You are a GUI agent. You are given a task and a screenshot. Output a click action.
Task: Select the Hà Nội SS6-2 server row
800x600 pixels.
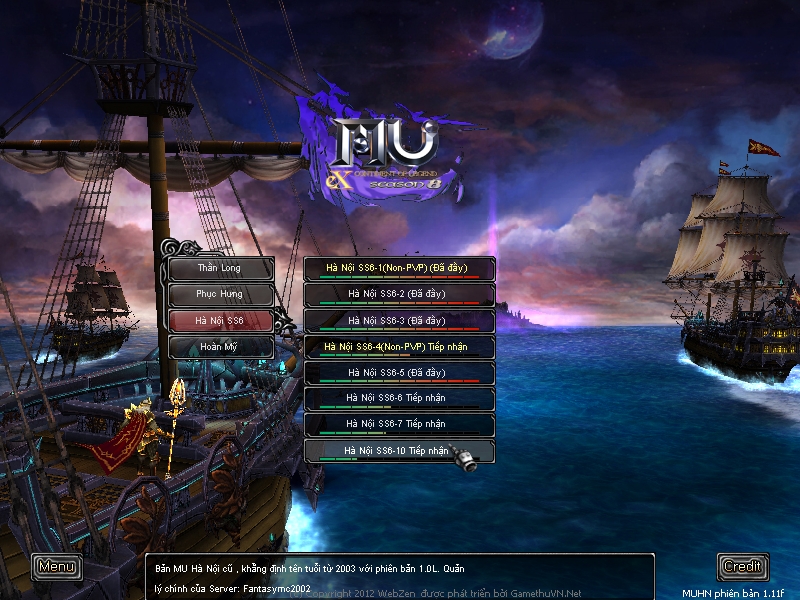(398, 294)
